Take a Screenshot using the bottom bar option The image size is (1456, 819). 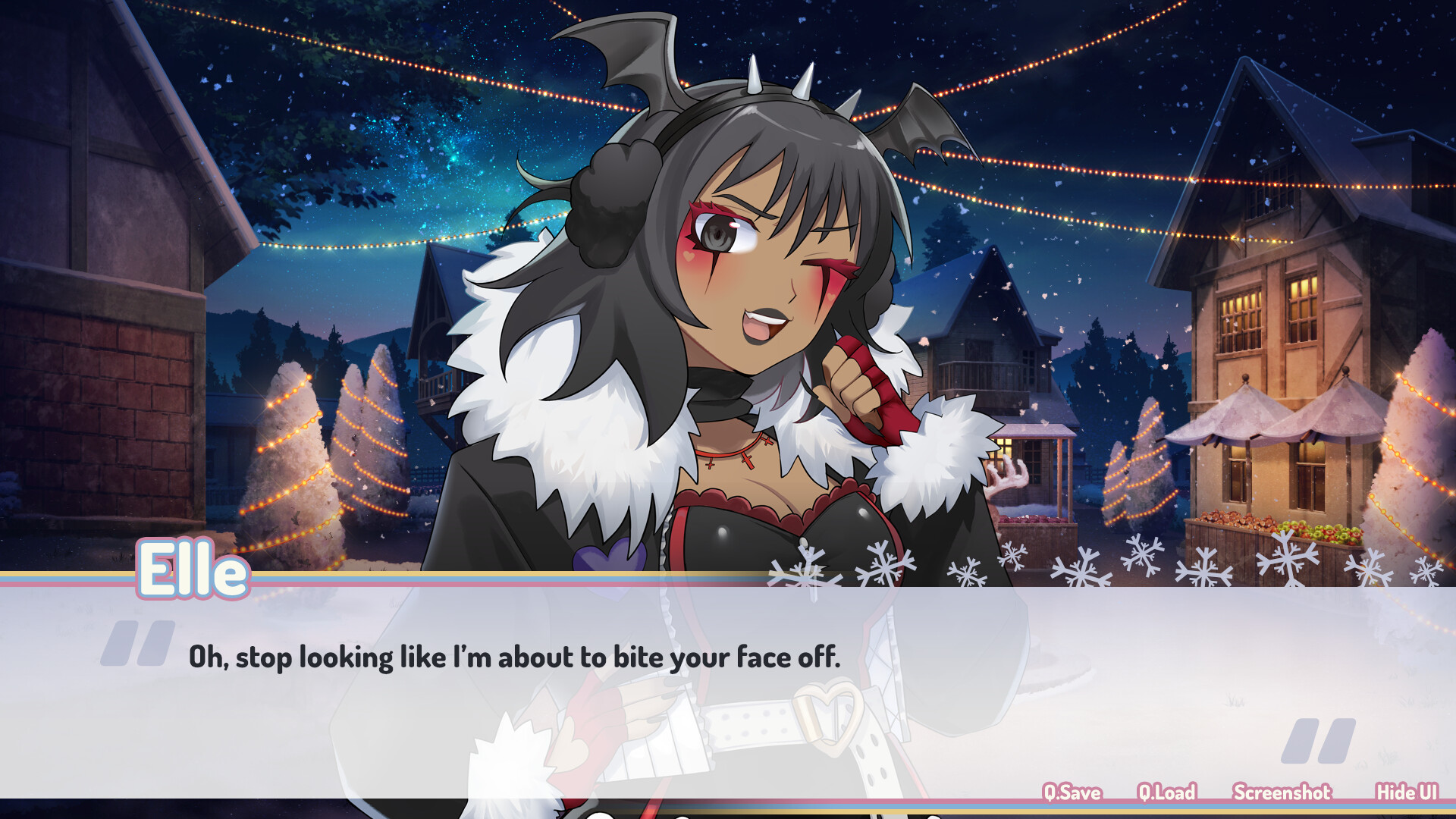pos(1282,792)
